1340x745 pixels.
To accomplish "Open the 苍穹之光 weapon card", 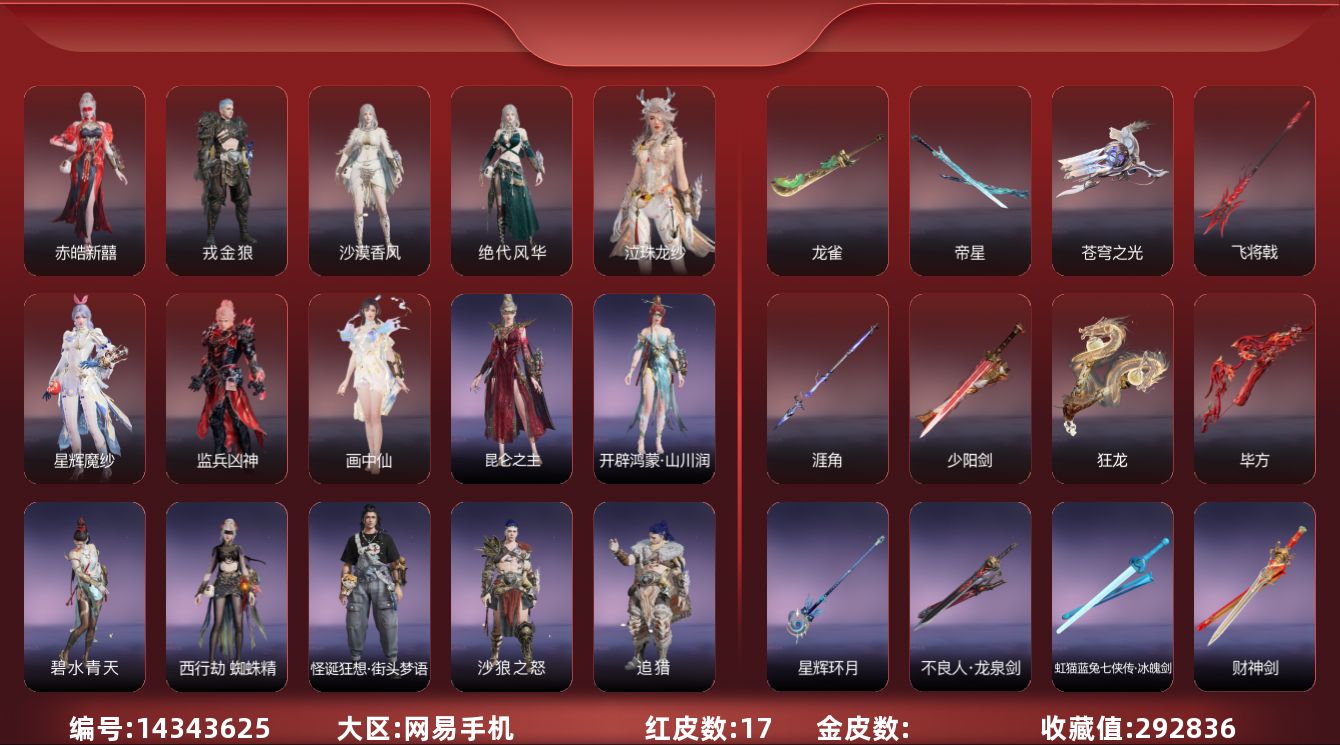I will coord(1112,180).
